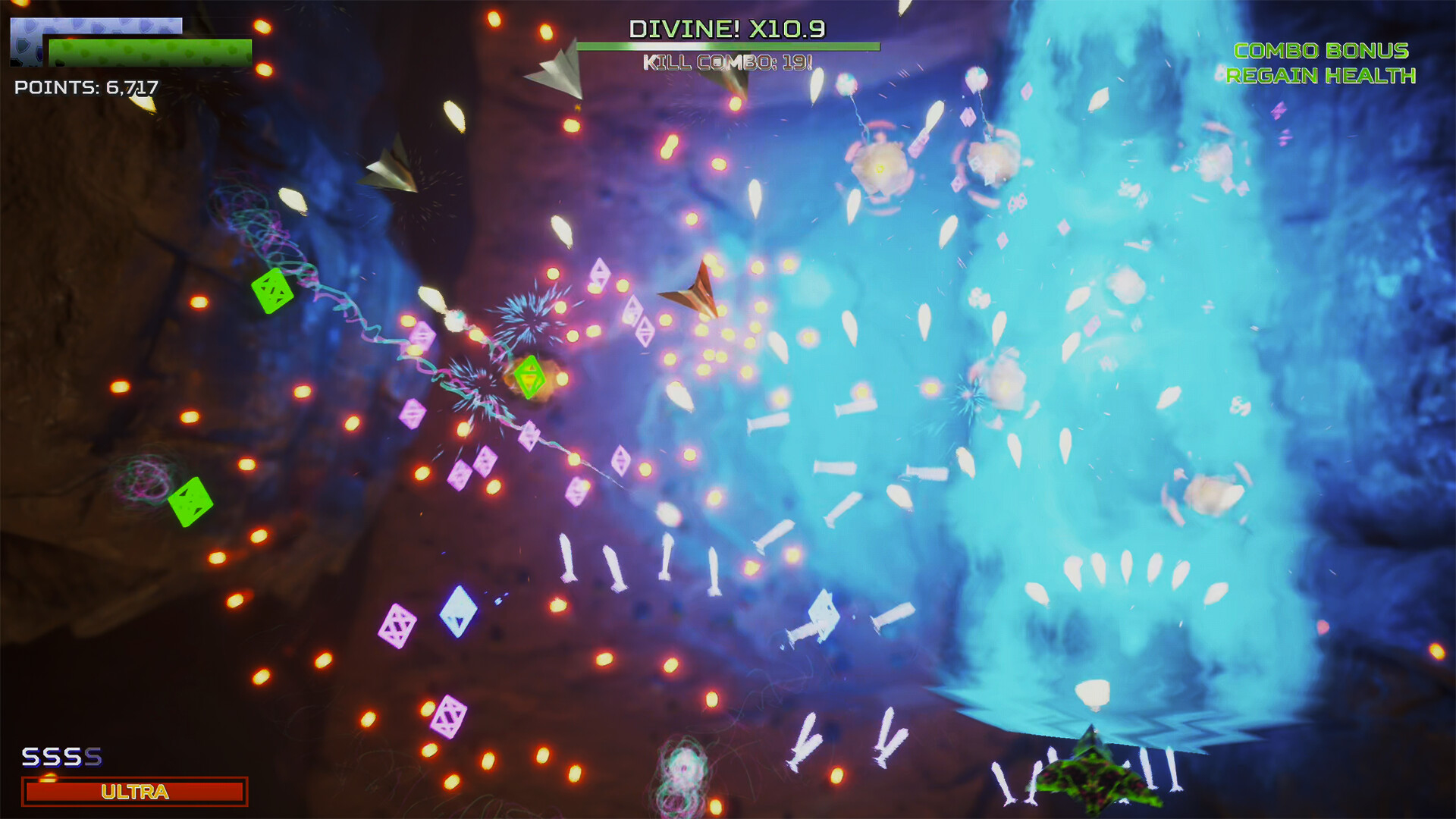Toggle the ULTRA meter at the bottom left
This screenshot has height=819, width=1456.
click(133, 792)
